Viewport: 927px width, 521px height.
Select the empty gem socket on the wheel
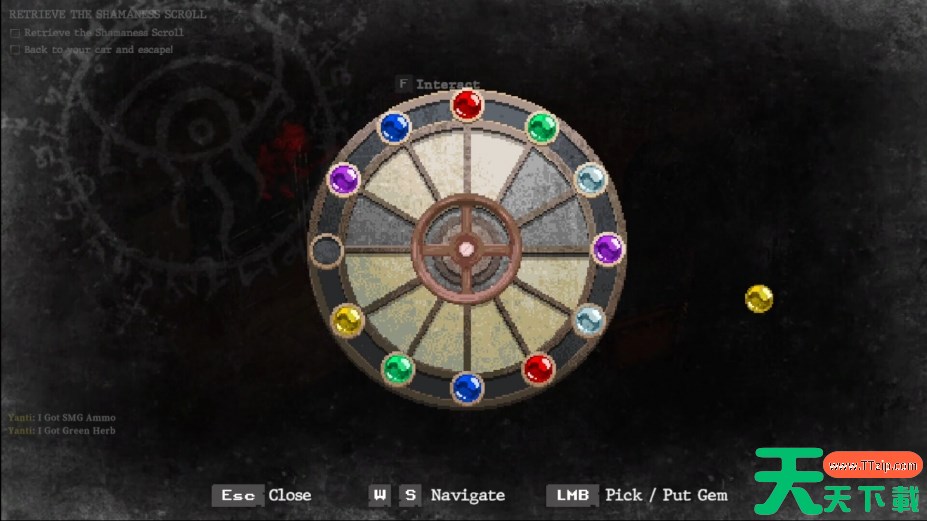point(326,249)
